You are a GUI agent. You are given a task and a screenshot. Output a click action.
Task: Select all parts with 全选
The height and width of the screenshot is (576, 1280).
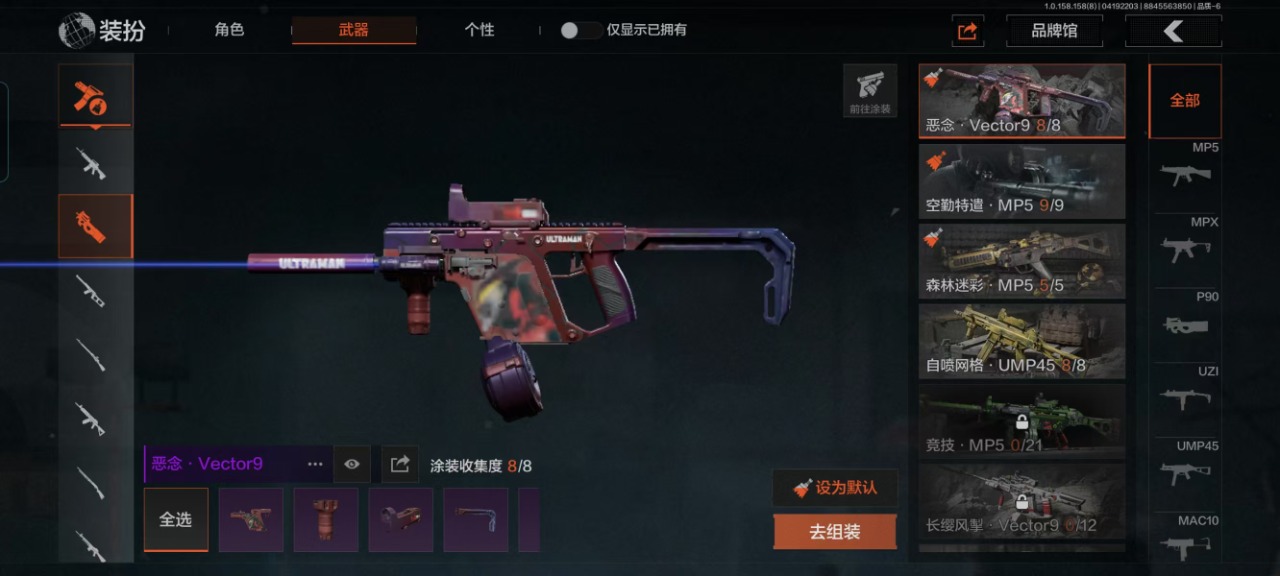(x=176, y=520)
